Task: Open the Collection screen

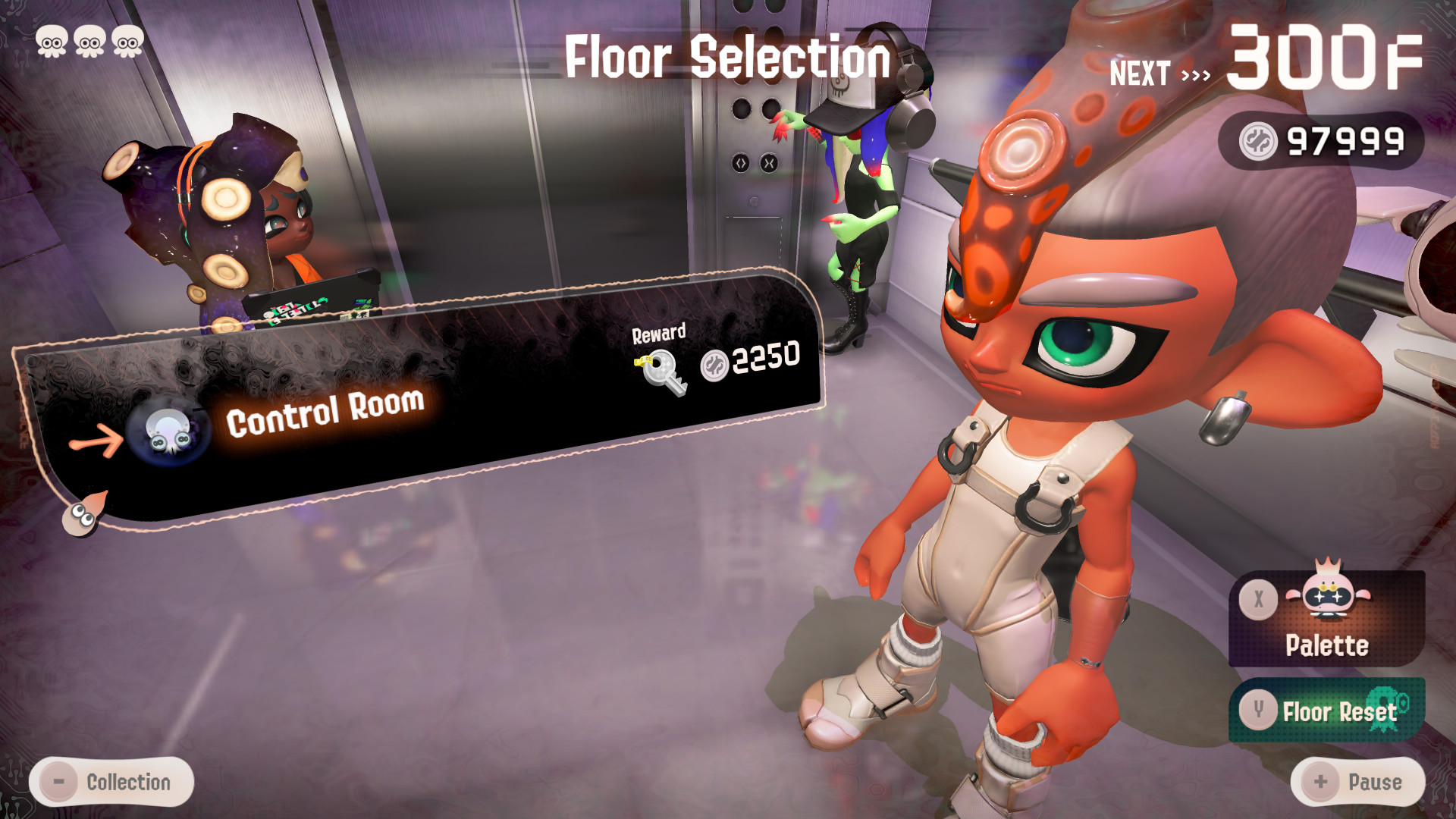Action: click(109, 781)
